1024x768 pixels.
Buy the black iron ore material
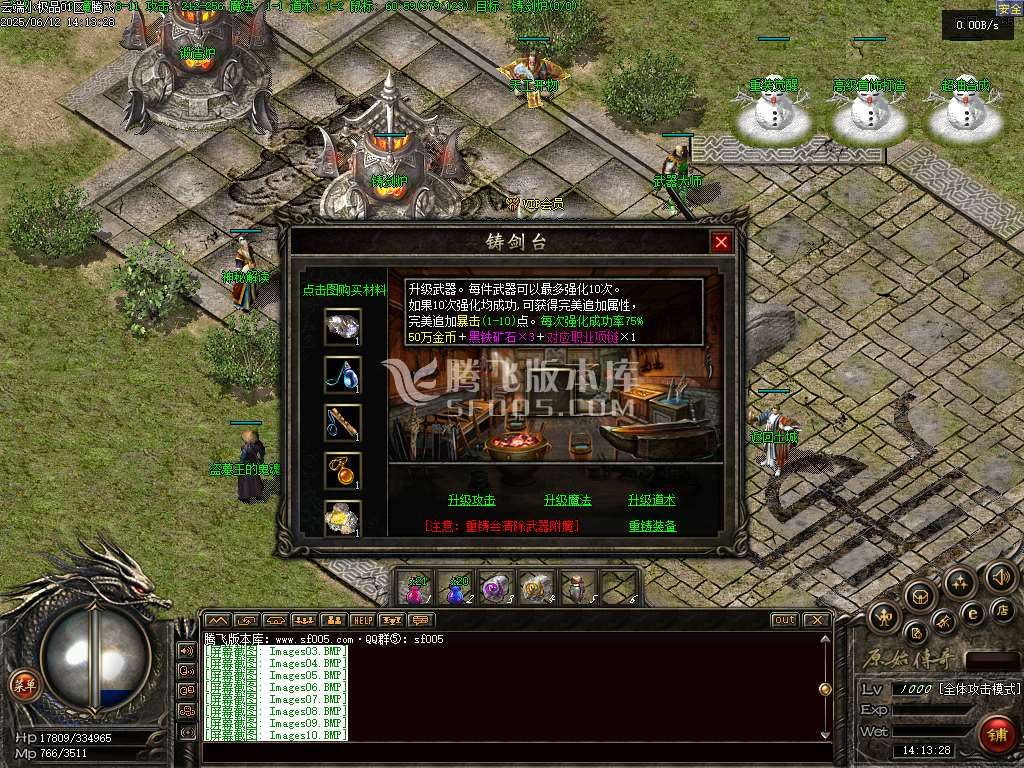tap(342, 326)
